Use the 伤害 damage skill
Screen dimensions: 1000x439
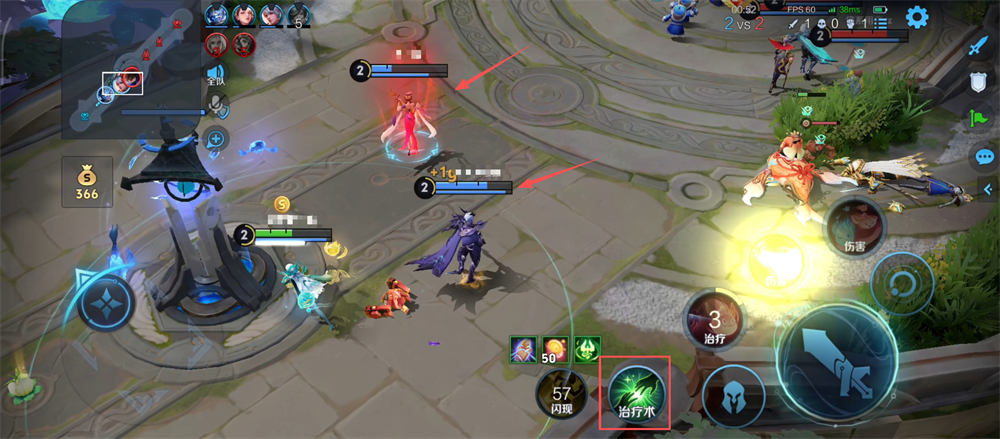pos(853,227)
